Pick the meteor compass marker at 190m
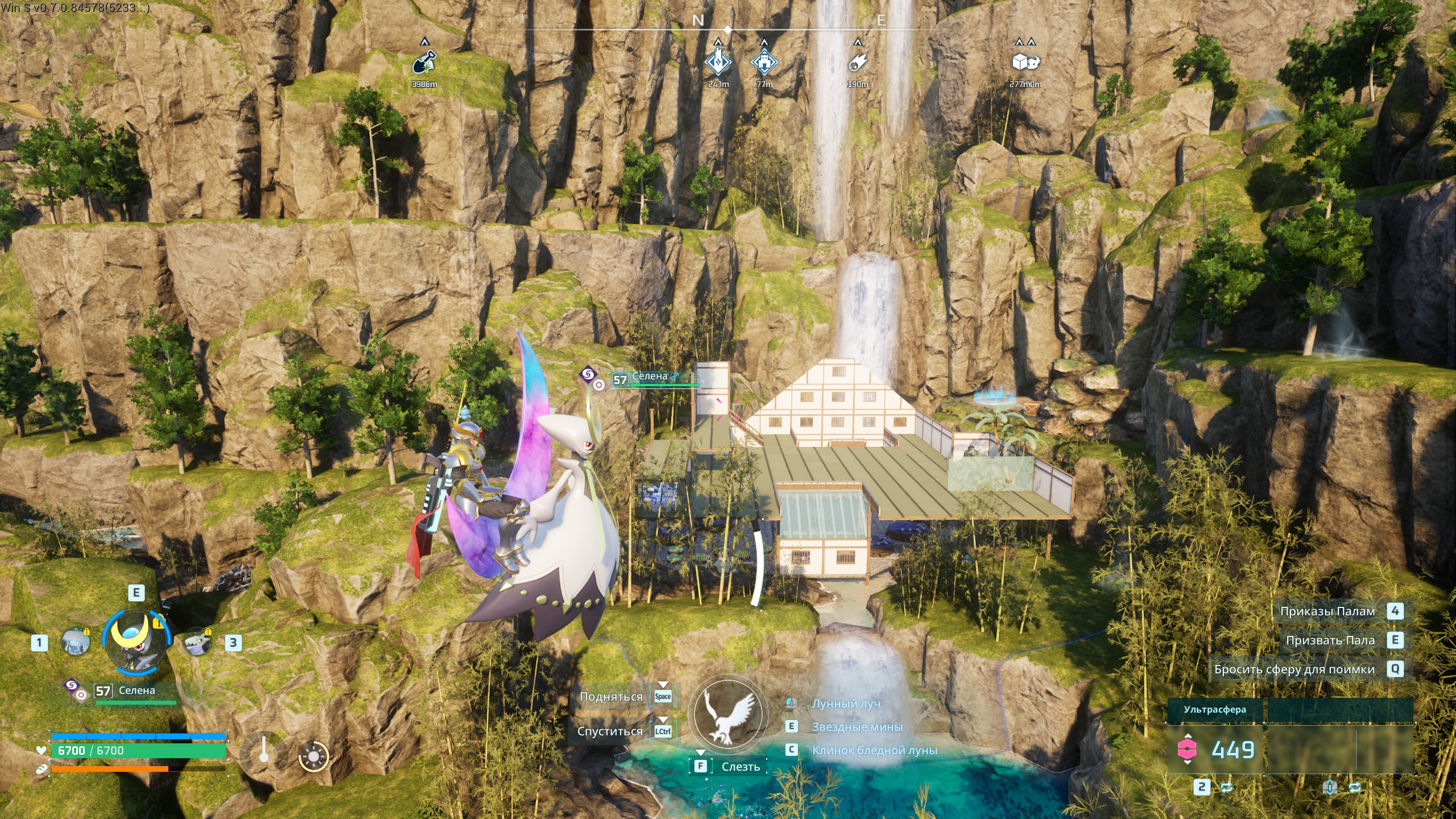This screenshot has width=1456, height=819. pyautogui.click(x=858, y=63)
